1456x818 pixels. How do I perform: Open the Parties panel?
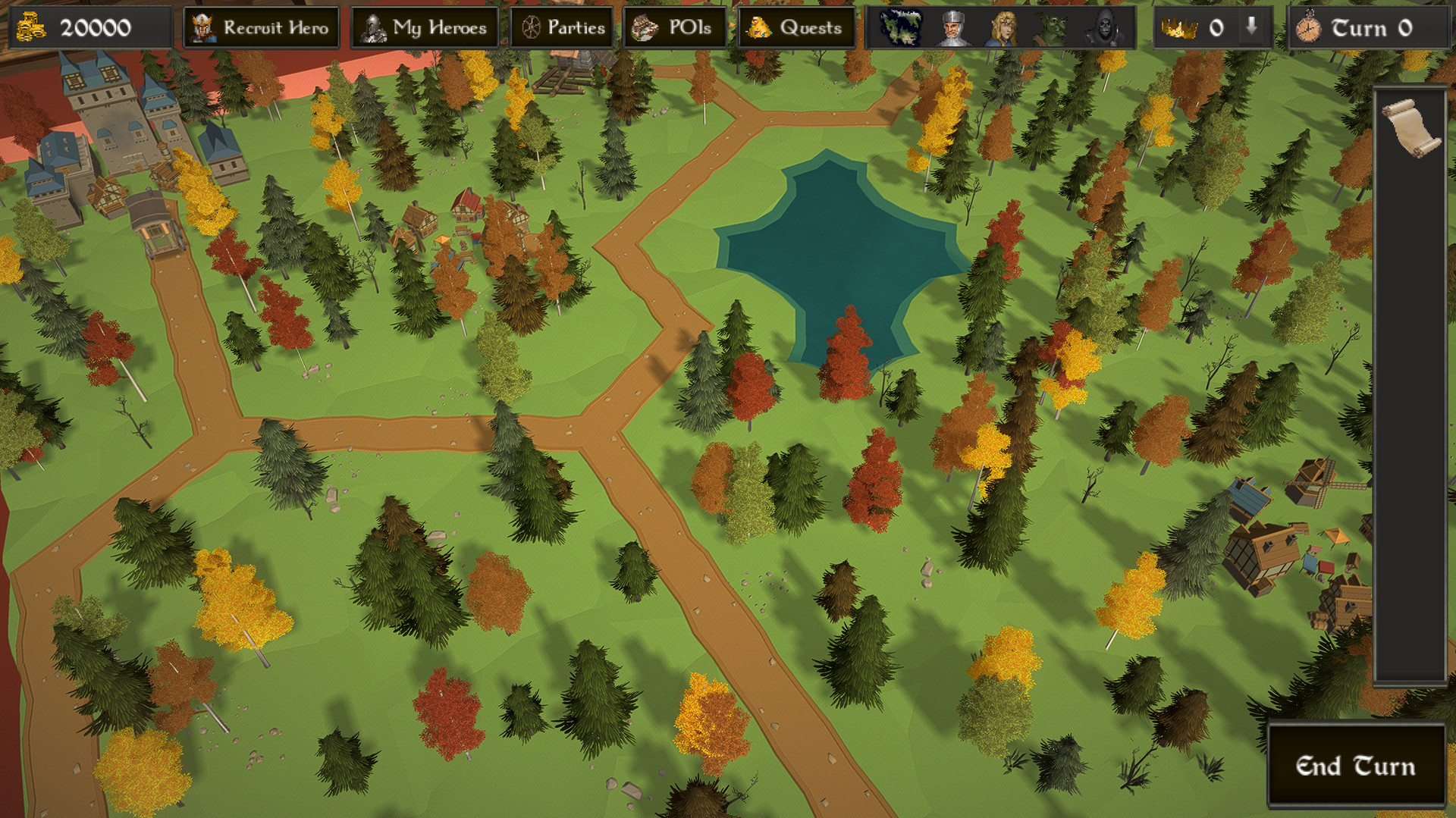[x=562, y=28]
